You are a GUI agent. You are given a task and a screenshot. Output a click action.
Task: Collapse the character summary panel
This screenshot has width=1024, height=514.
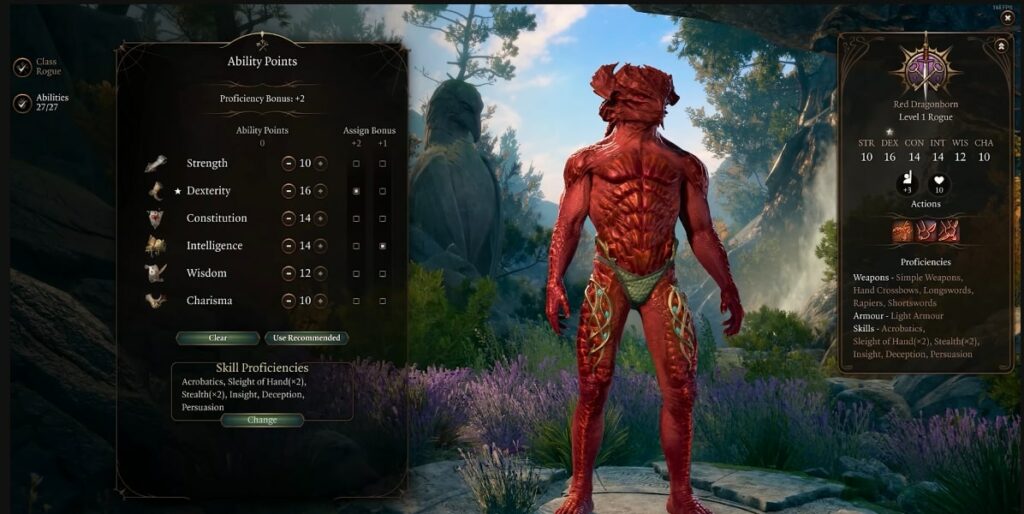1001,46
